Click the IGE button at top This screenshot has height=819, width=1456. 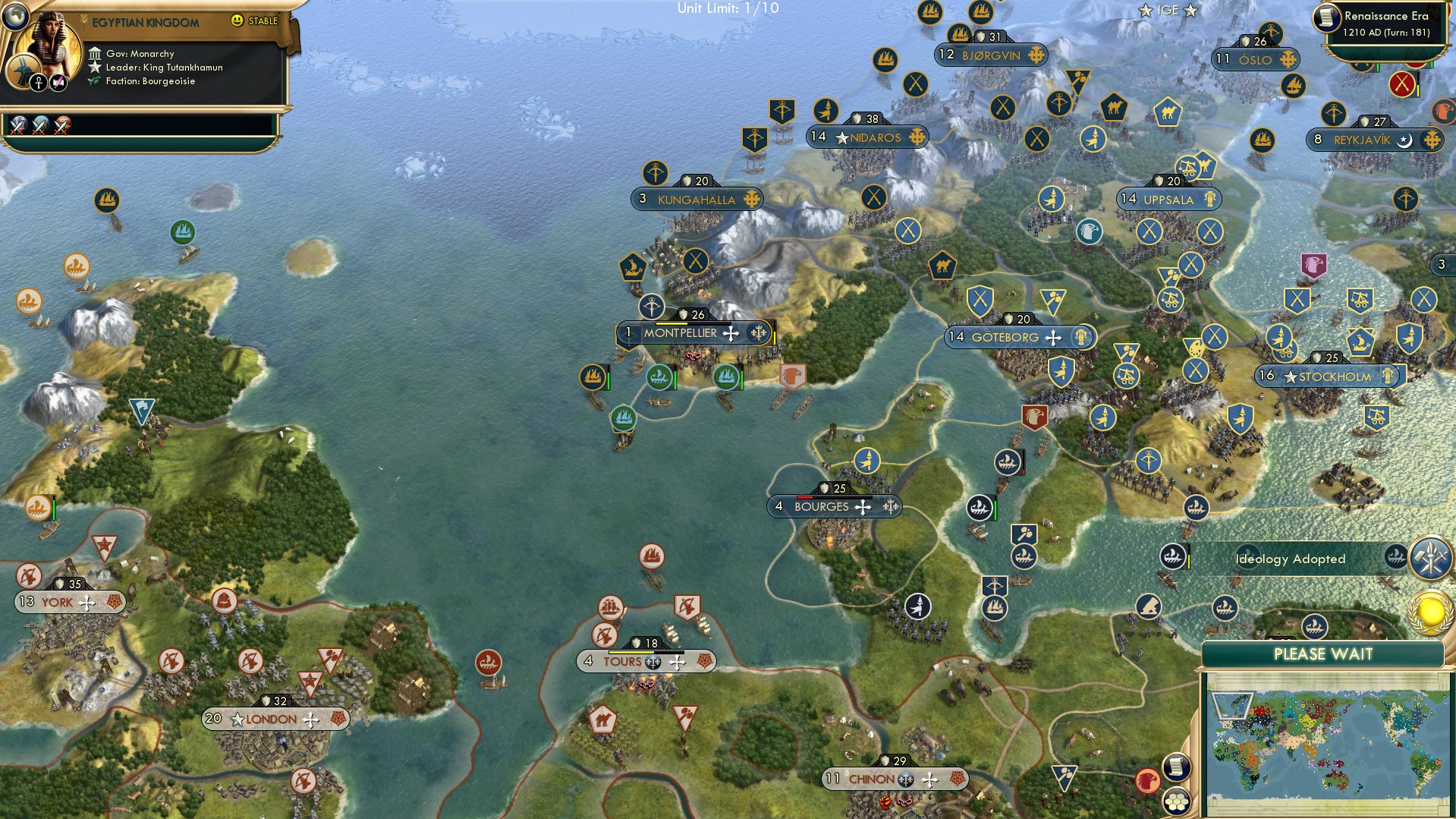(1168, 10)
